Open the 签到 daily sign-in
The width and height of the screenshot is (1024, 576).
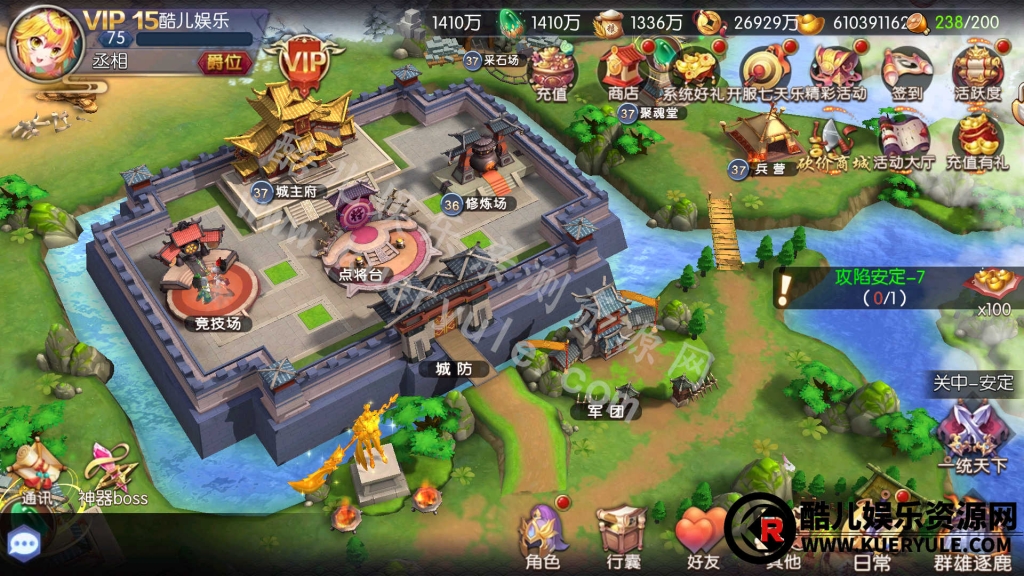pos(906,70)
